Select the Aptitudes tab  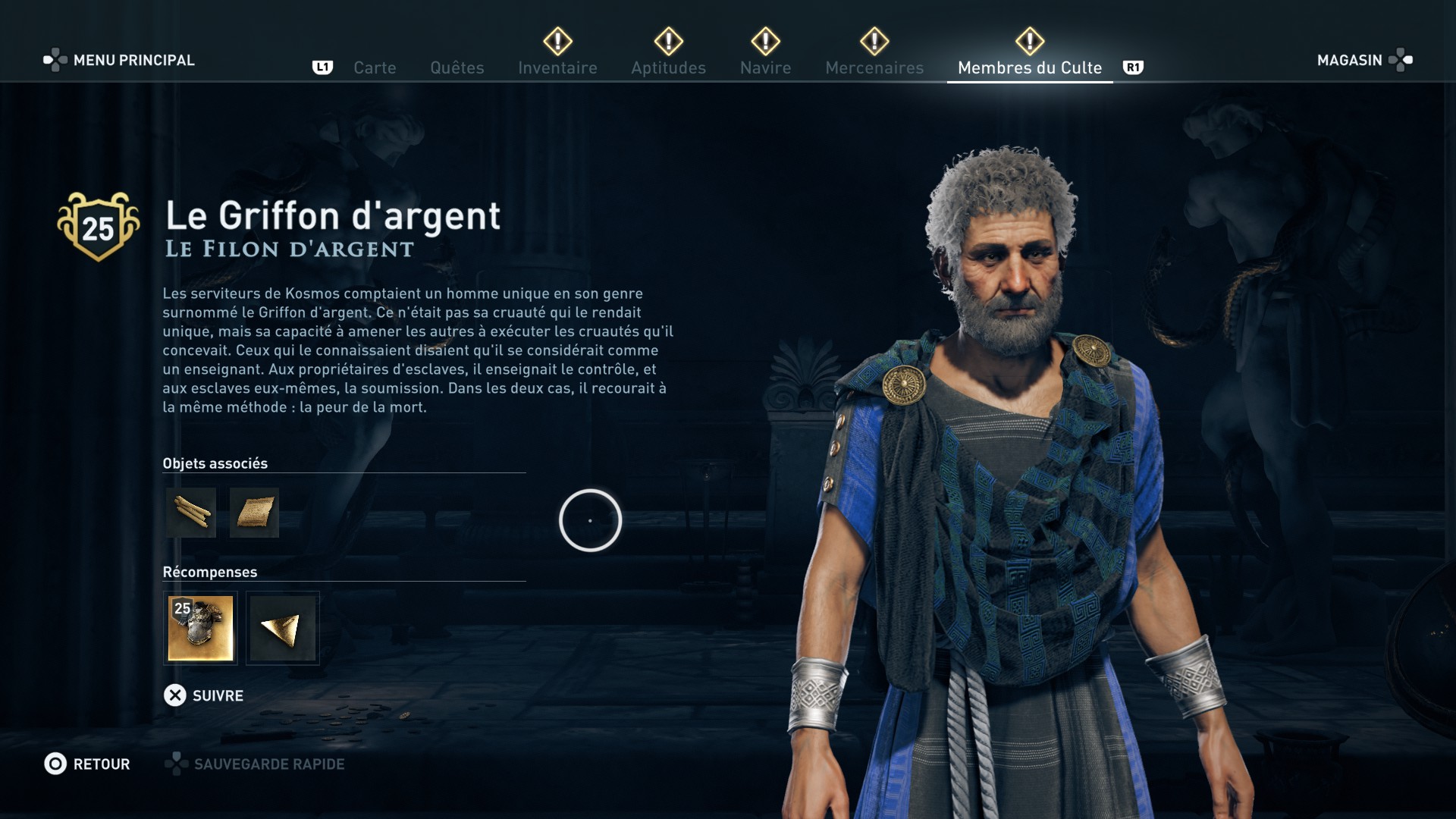(668, 67)
